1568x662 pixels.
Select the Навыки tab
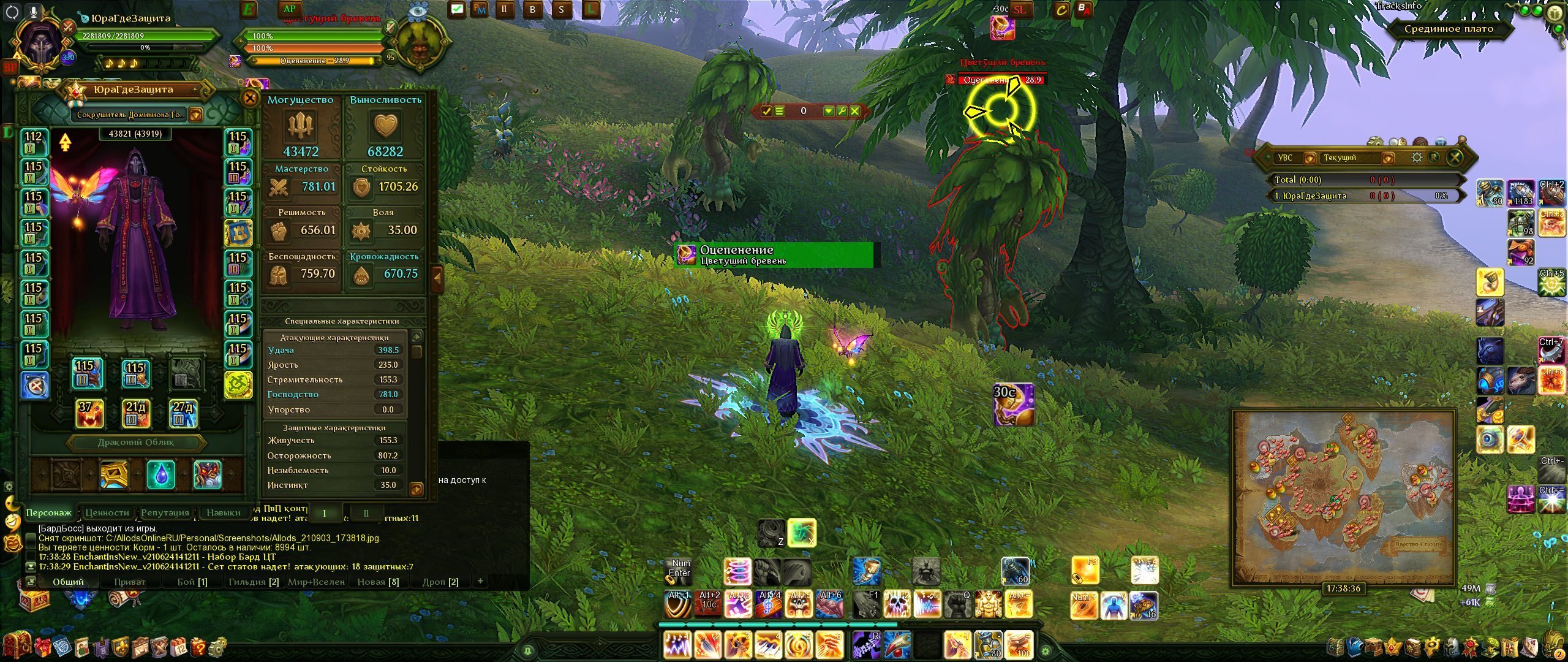point(223,512)
